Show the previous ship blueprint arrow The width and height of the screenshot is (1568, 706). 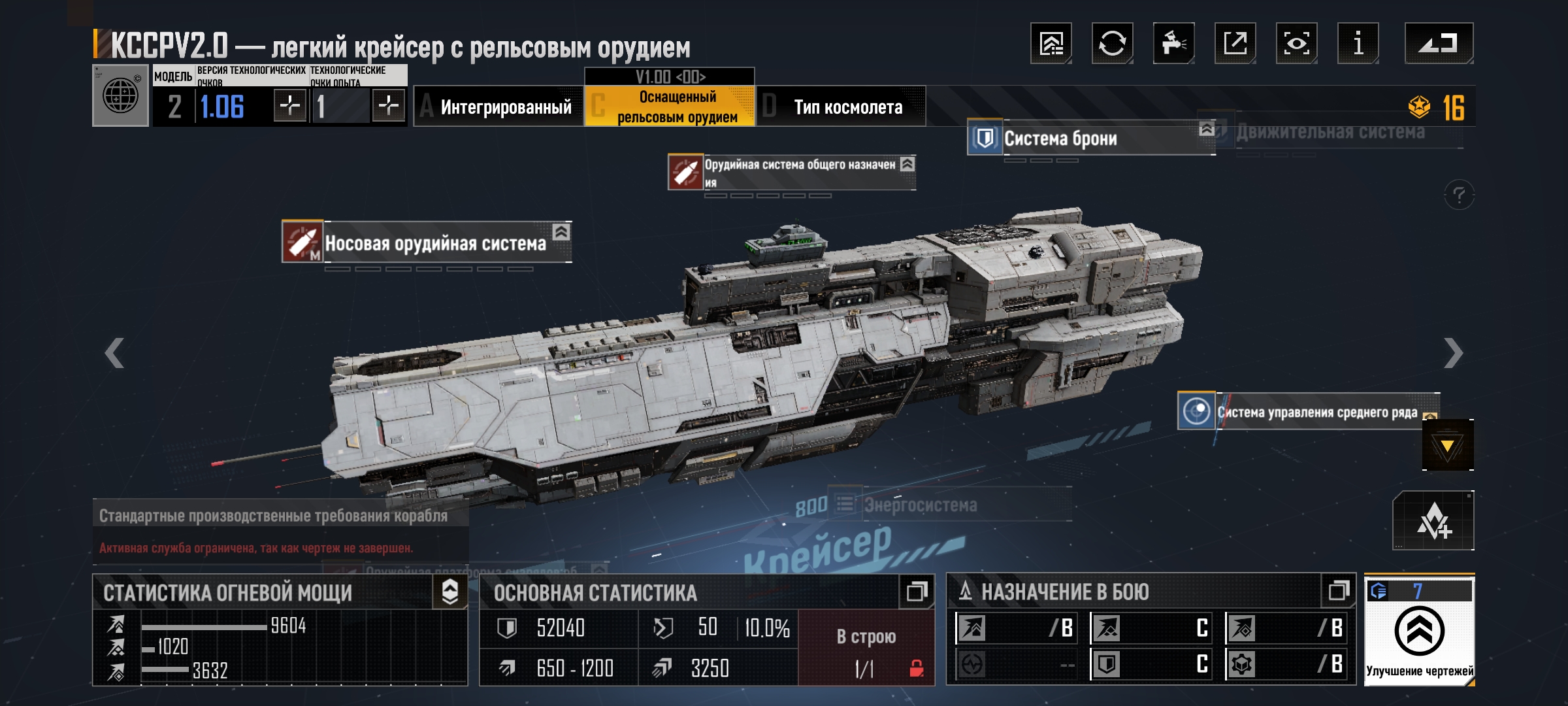pyautogui.click(x=114, y=353)
